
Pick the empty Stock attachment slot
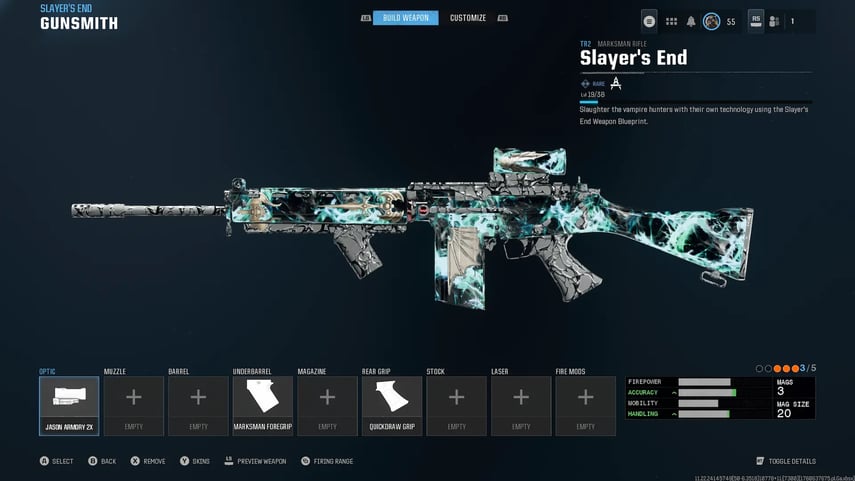tap(456, 405)
